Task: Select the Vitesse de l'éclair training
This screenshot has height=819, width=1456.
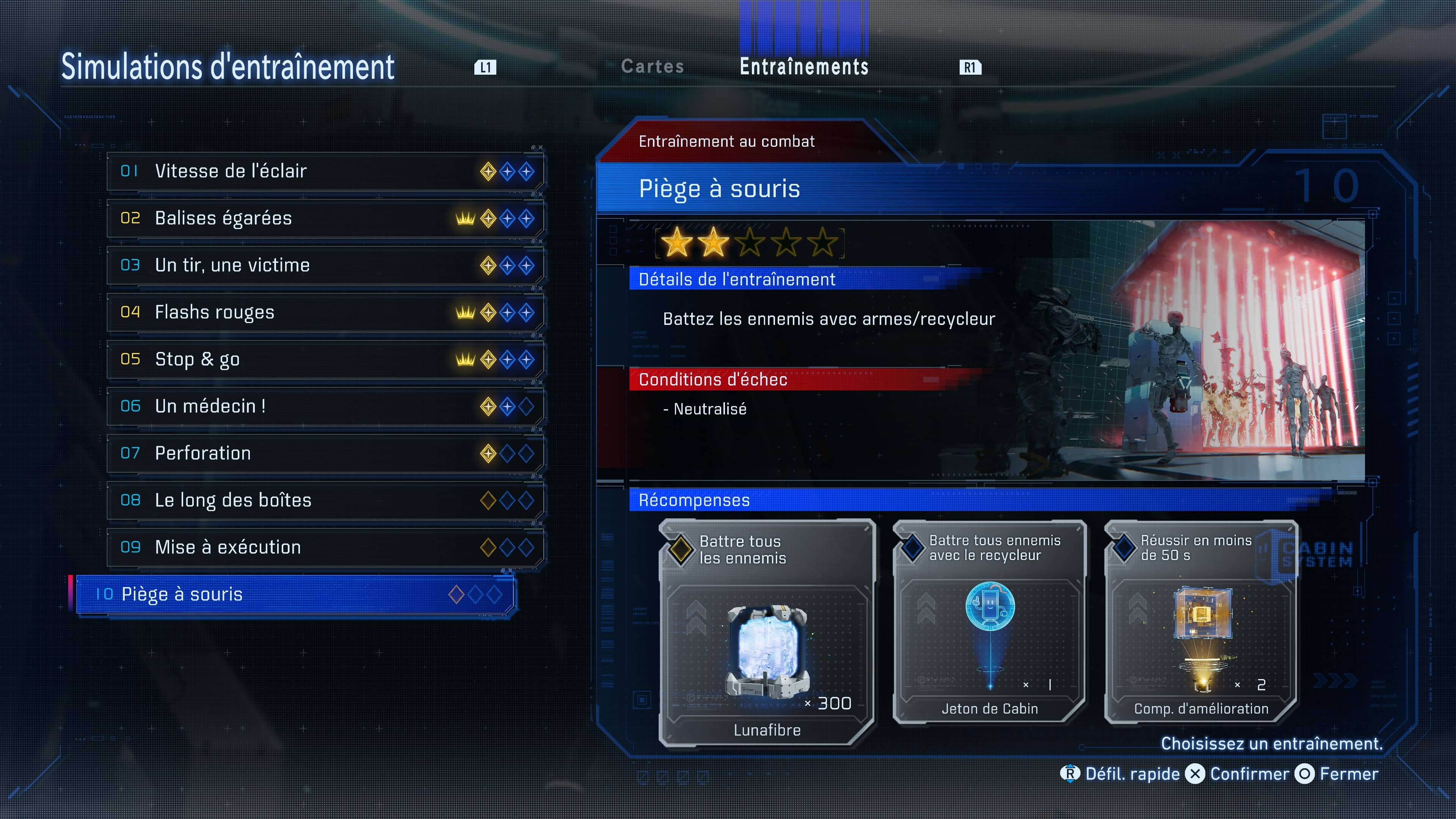Action: (325, 171)
